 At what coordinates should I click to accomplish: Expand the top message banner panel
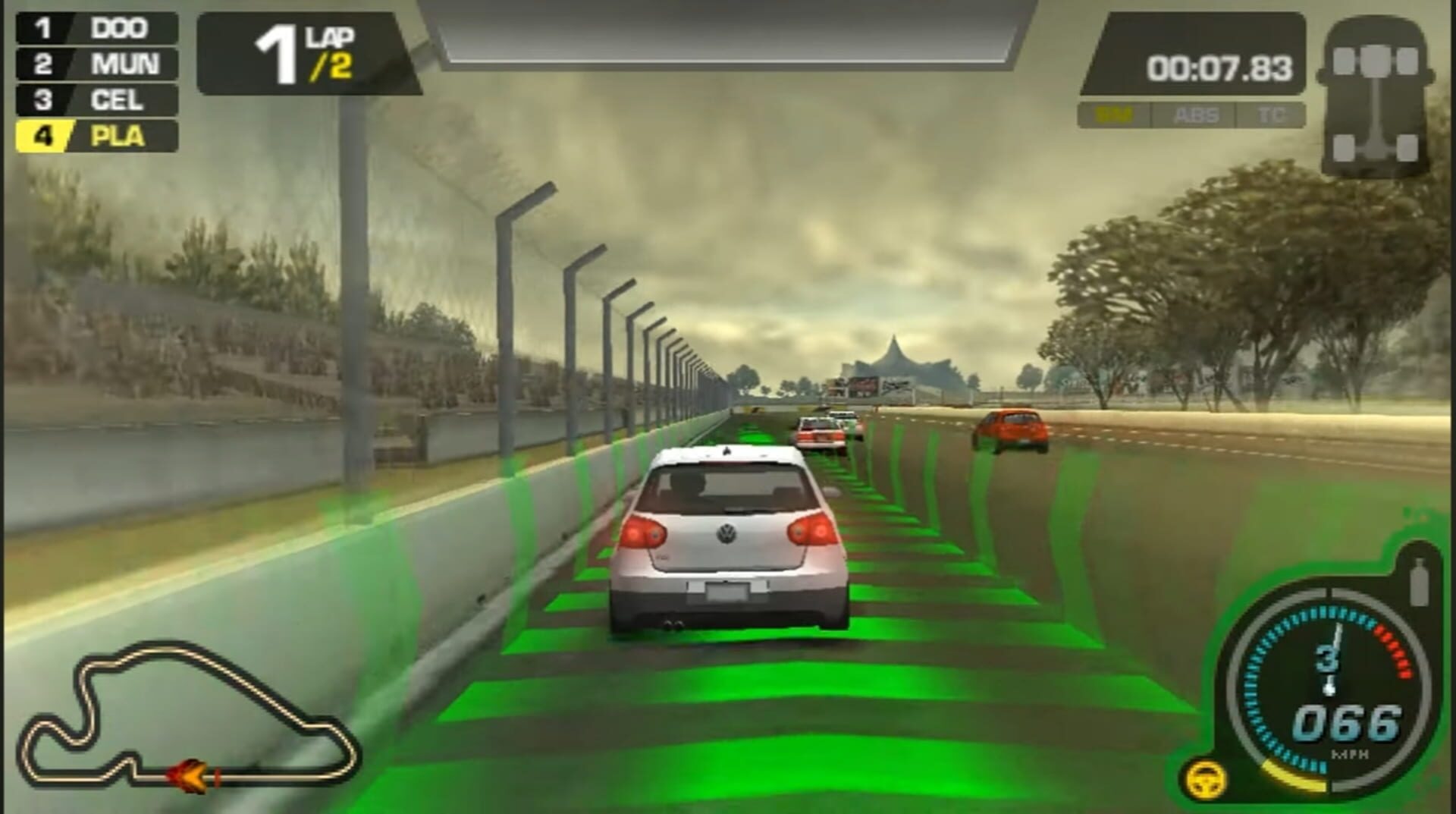pyautogui.click(x=720, y=30)
